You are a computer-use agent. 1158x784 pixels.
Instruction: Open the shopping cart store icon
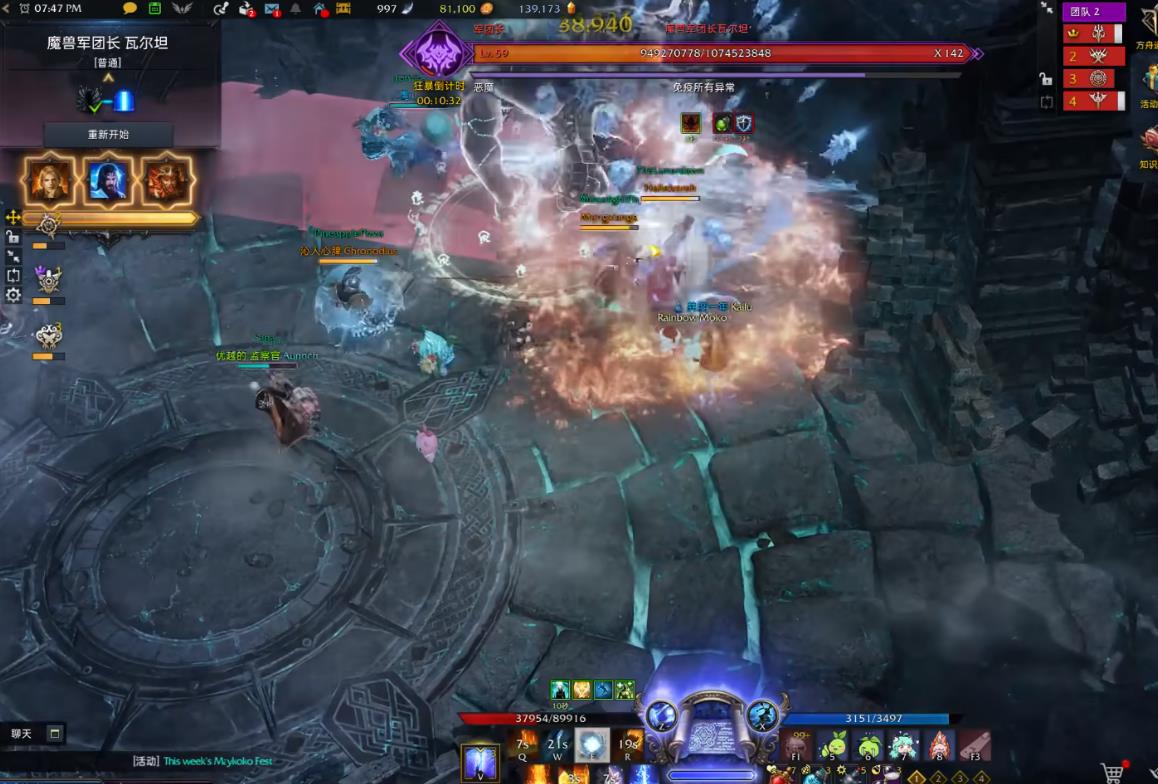click(x=1112, y=772)
